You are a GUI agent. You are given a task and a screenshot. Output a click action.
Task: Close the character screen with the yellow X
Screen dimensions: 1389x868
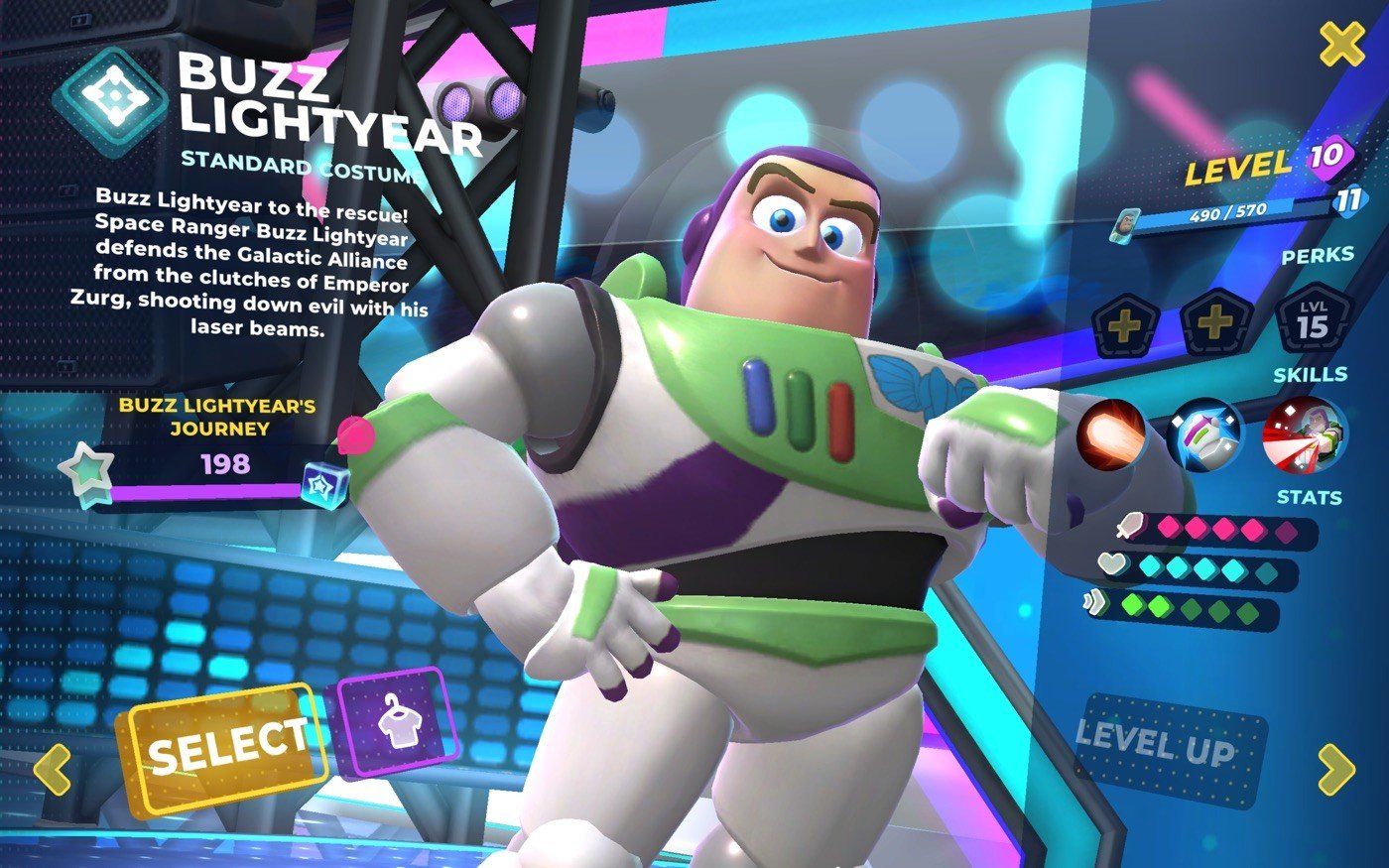(1341, 45)
